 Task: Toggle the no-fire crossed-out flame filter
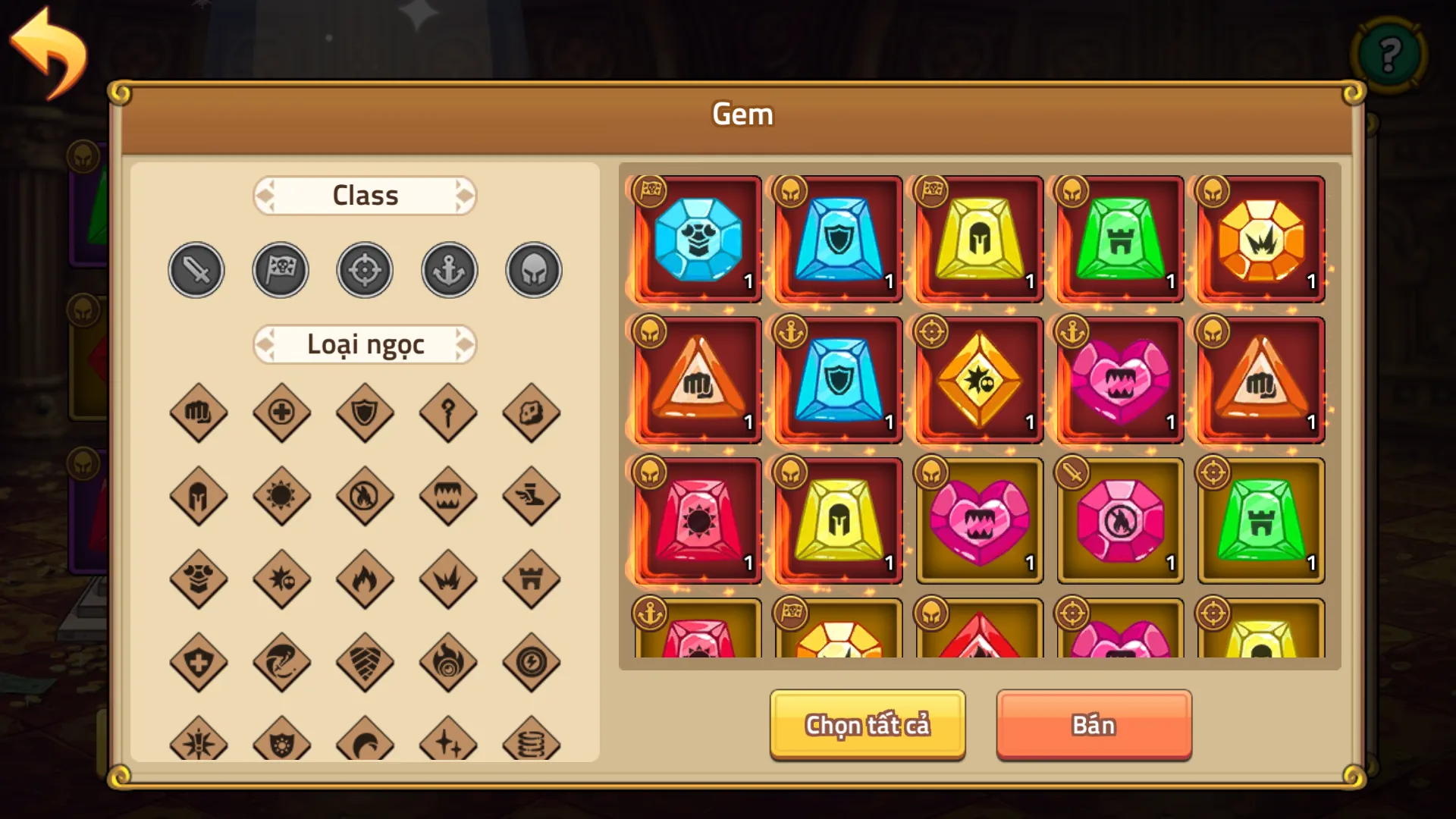click(x=365, y=497)
